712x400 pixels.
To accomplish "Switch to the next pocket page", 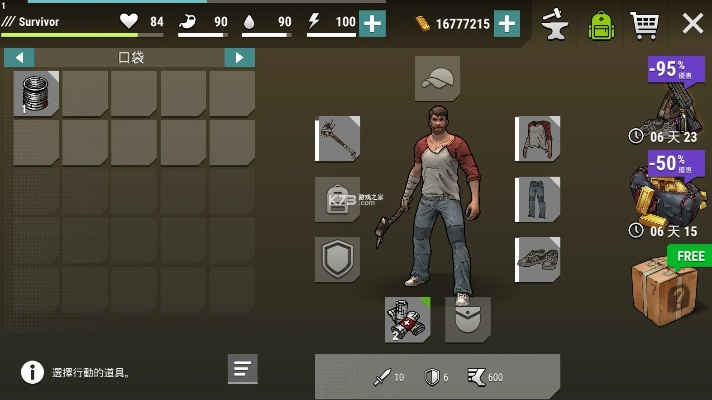I will point(239,58).
